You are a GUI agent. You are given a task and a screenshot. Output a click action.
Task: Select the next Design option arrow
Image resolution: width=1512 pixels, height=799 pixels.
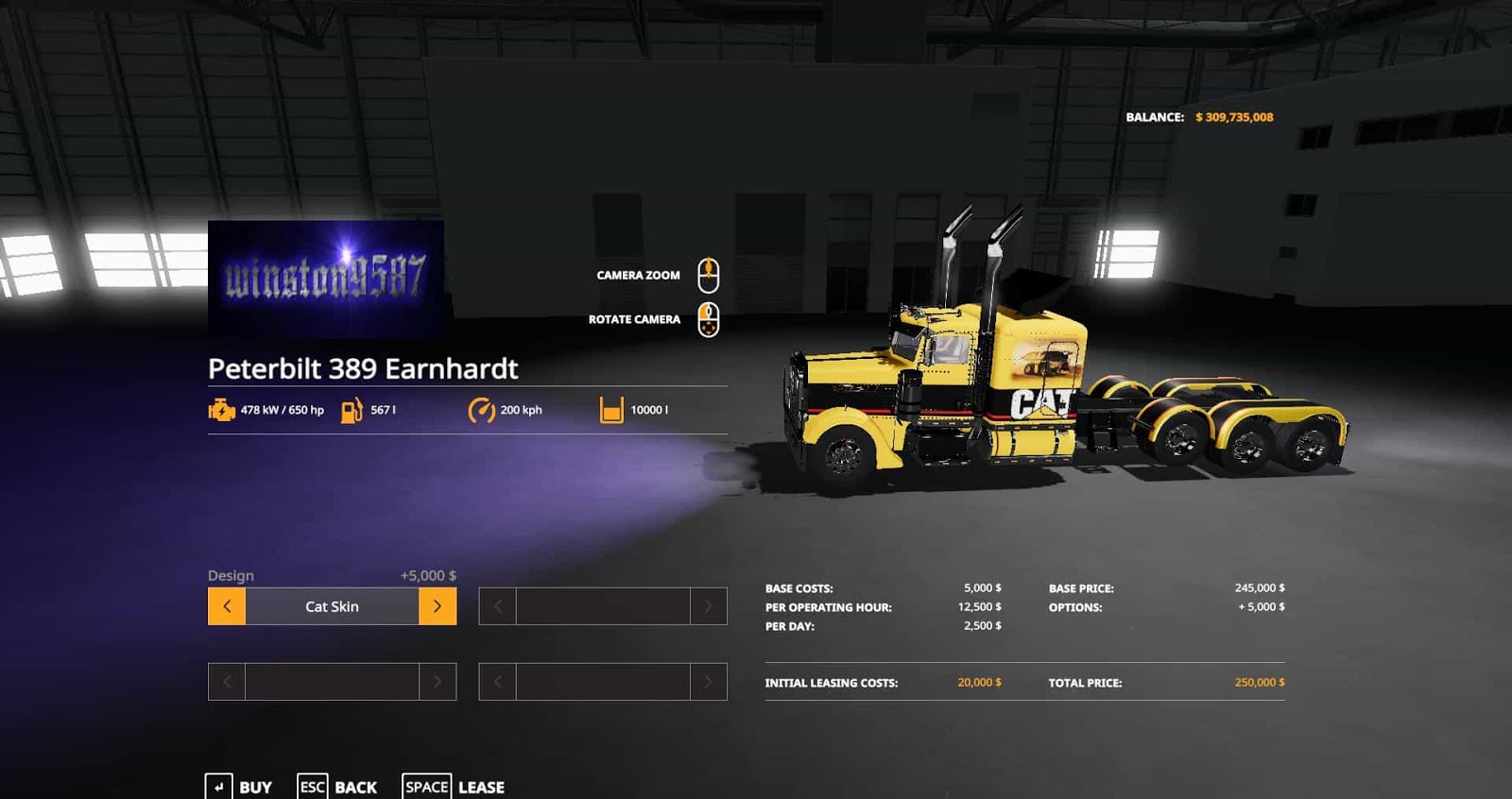[439, 606]
